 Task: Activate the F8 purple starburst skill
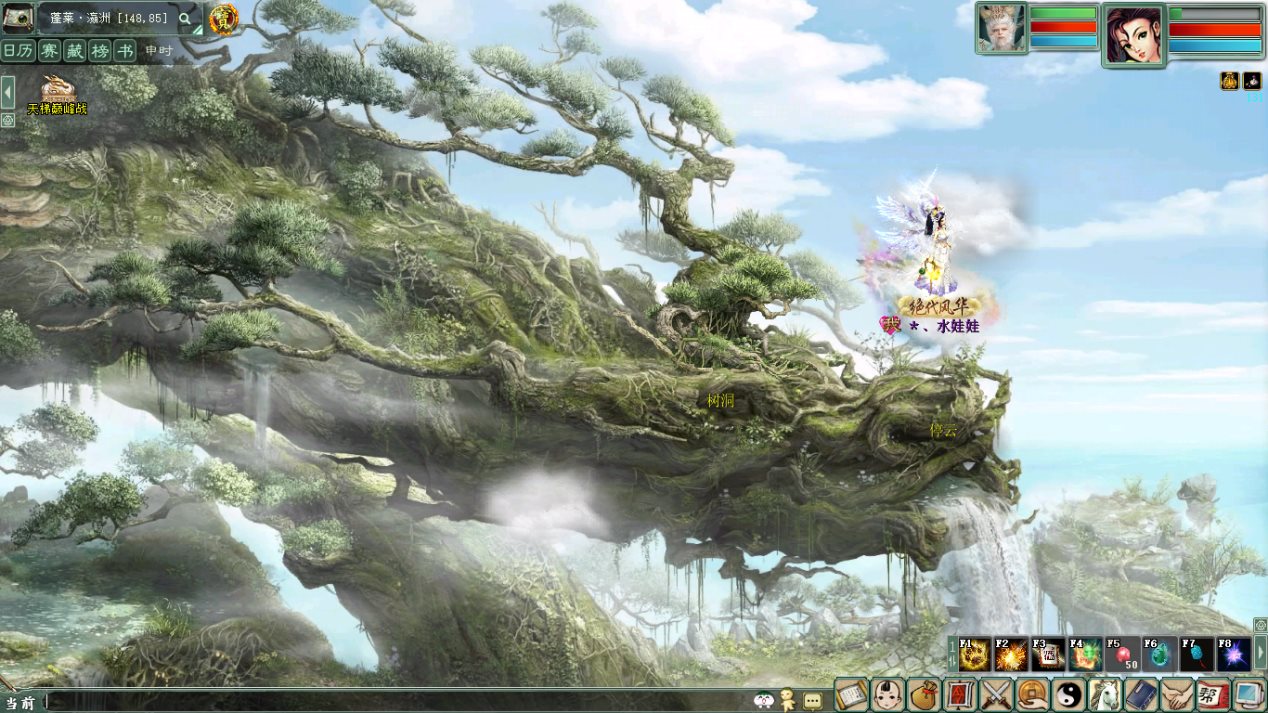coord(1233,655)
